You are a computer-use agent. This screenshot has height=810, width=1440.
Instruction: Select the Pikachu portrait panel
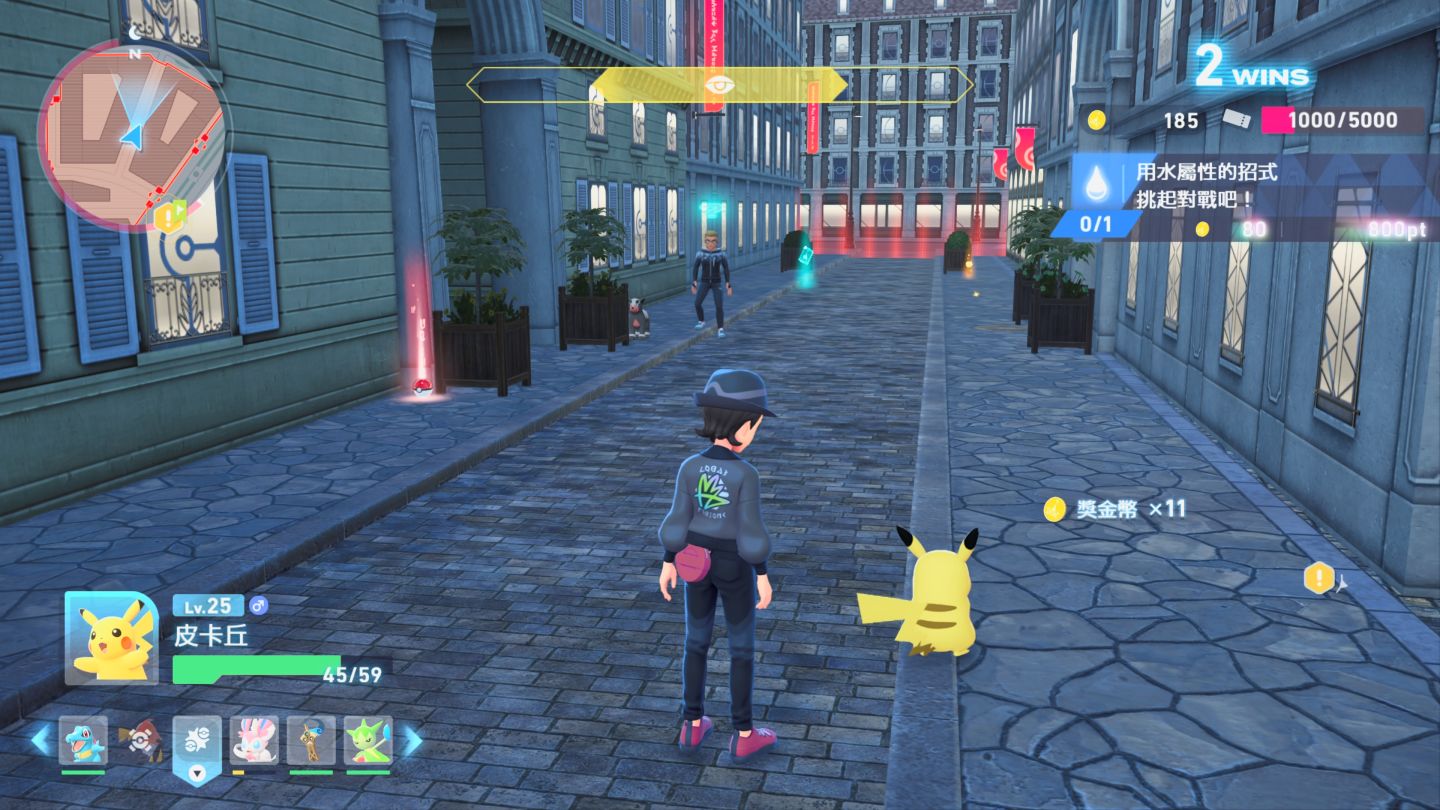pyautogui.click(x=111, y=638)
